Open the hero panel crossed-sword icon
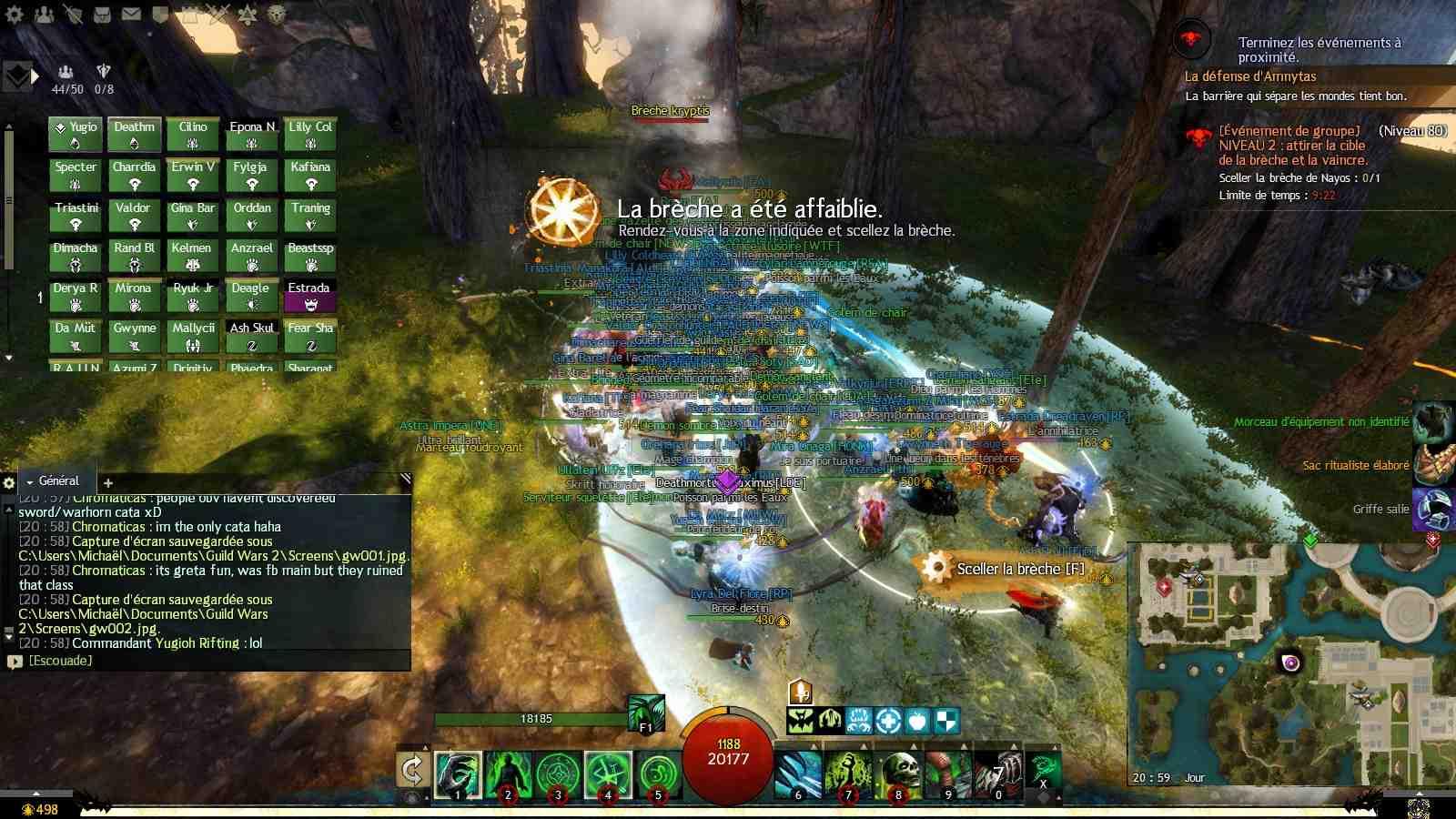The height and width of the screenshot is (819, 1456). [x=73, y=14]
